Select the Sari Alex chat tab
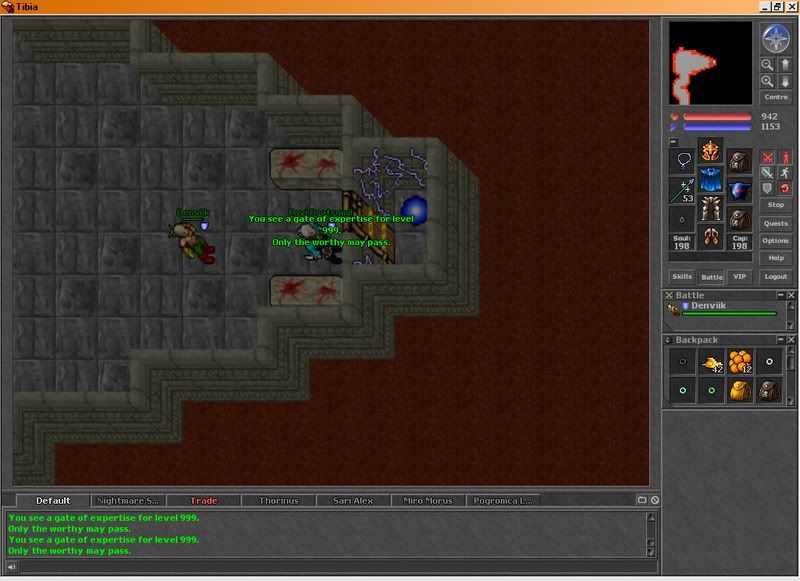The width and height of the screenshot is (800, 581). pos(352,500)
